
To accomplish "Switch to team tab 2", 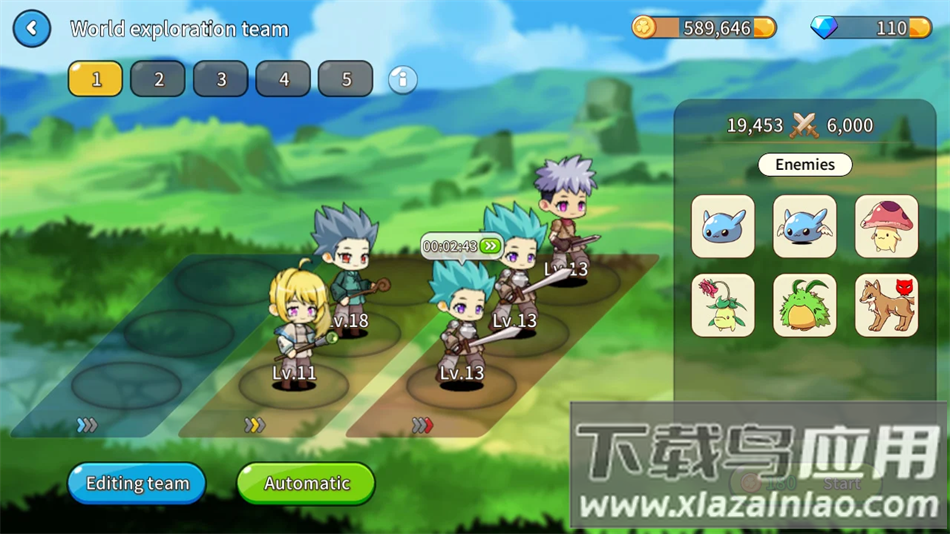I will point(158,79).
